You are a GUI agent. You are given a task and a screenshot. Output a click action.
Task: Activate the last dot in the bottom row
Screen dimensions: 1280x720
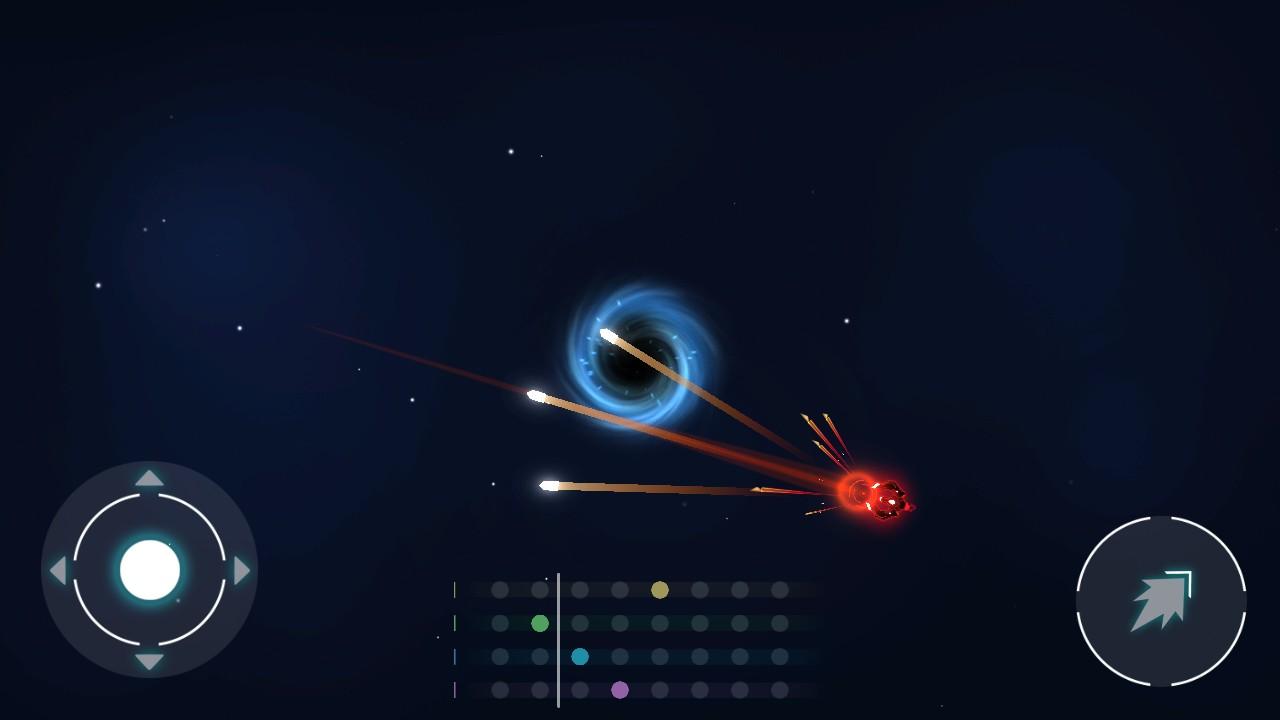[778, 691]
